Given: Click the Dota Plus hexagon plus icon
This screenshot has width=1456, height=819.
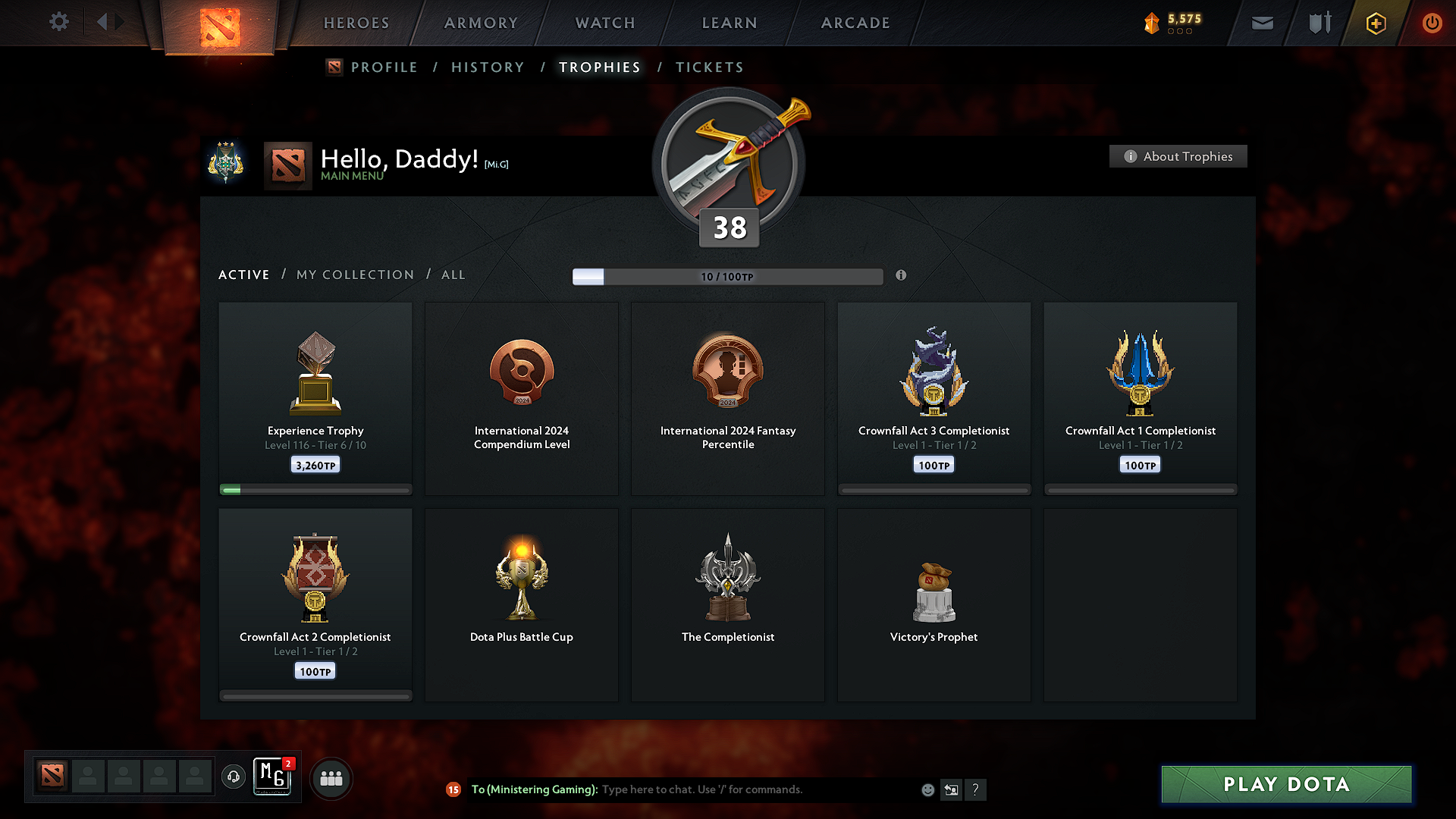Looking at the screenshot, I should pos(1375,23).
